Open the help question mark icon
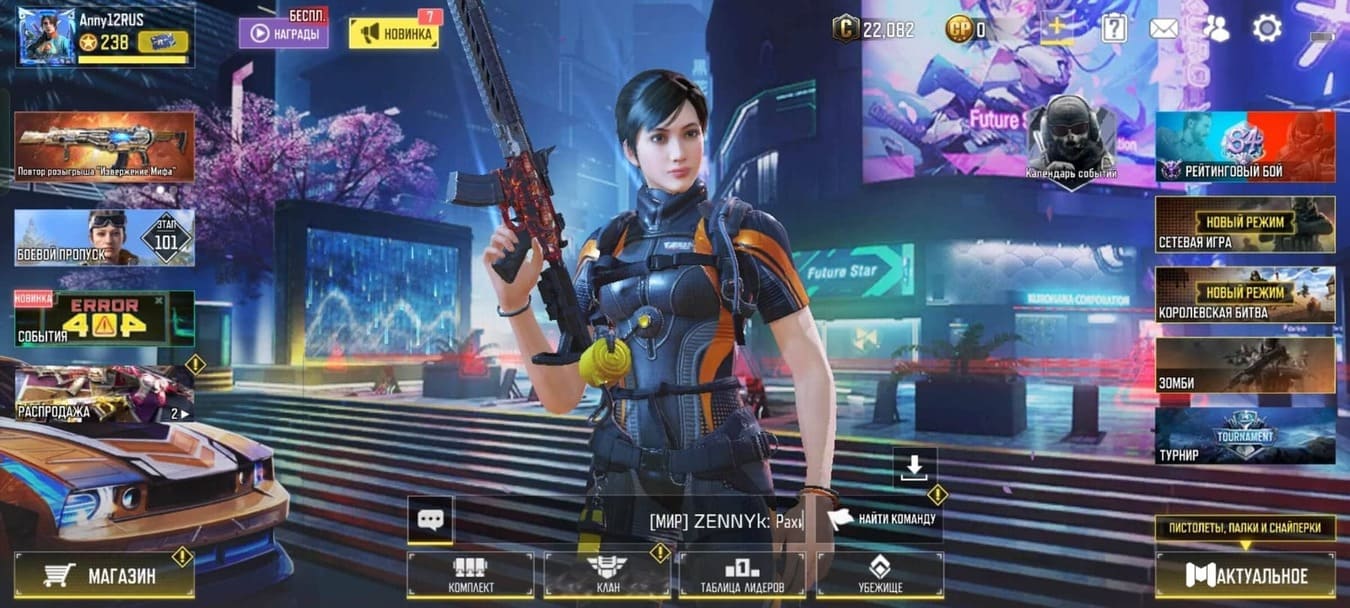 [1114, 29]
